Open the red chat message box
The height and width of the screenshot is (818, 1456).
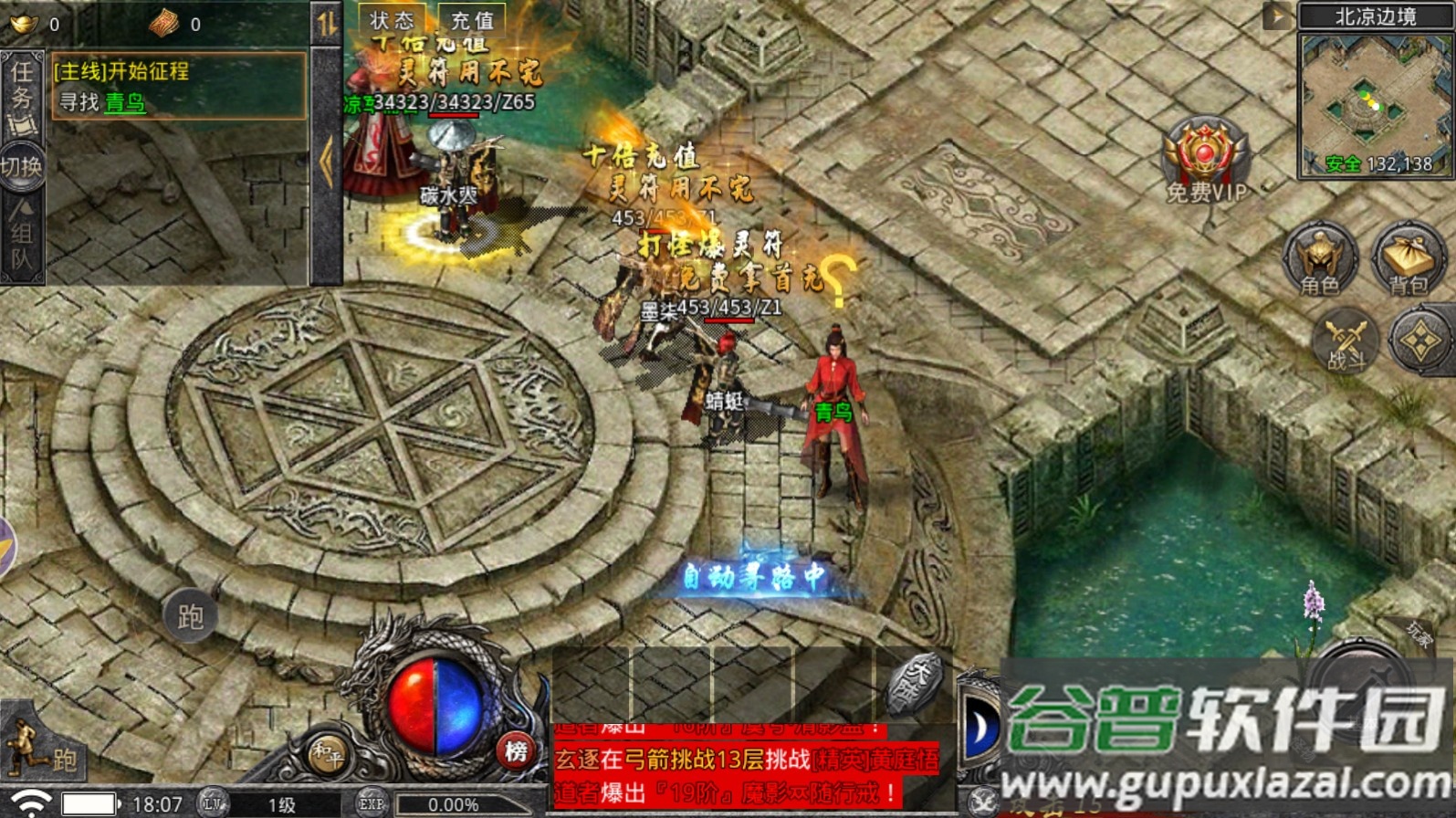(744, 765)
